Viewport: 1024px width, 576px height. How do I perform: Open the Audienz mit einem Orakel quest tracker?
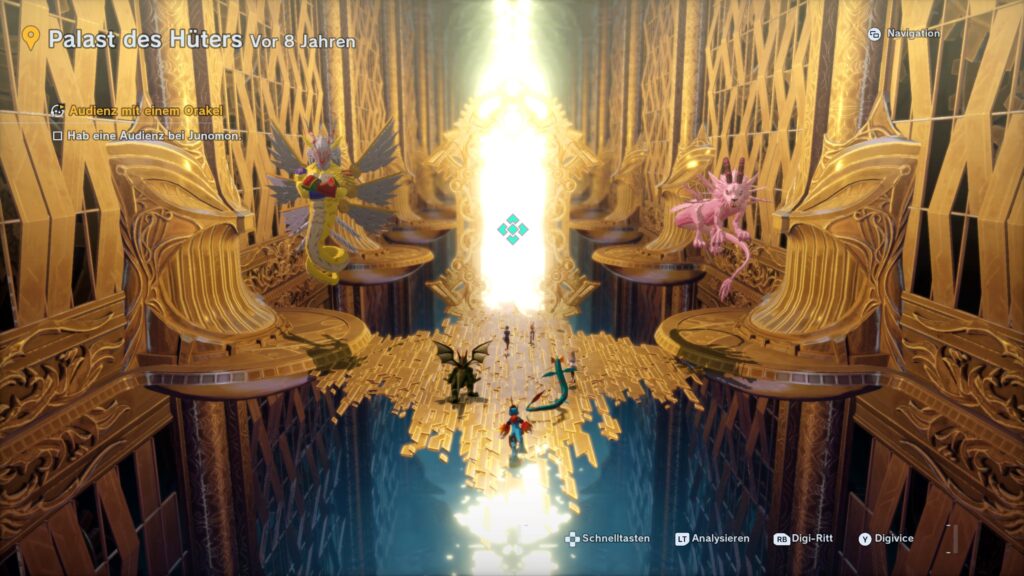(145, 110)
